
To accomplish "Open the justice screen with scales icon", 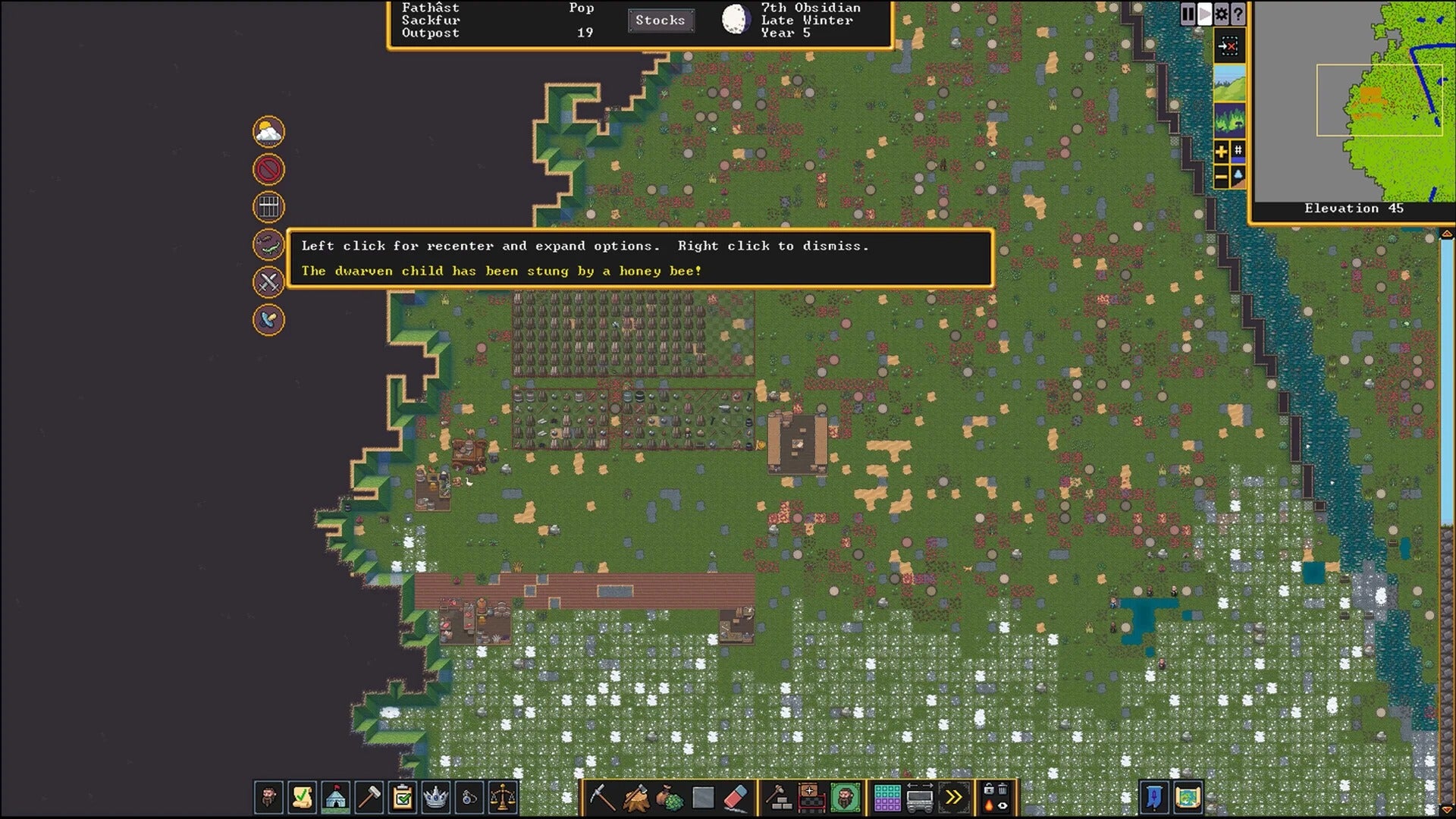I will point(504,797).
